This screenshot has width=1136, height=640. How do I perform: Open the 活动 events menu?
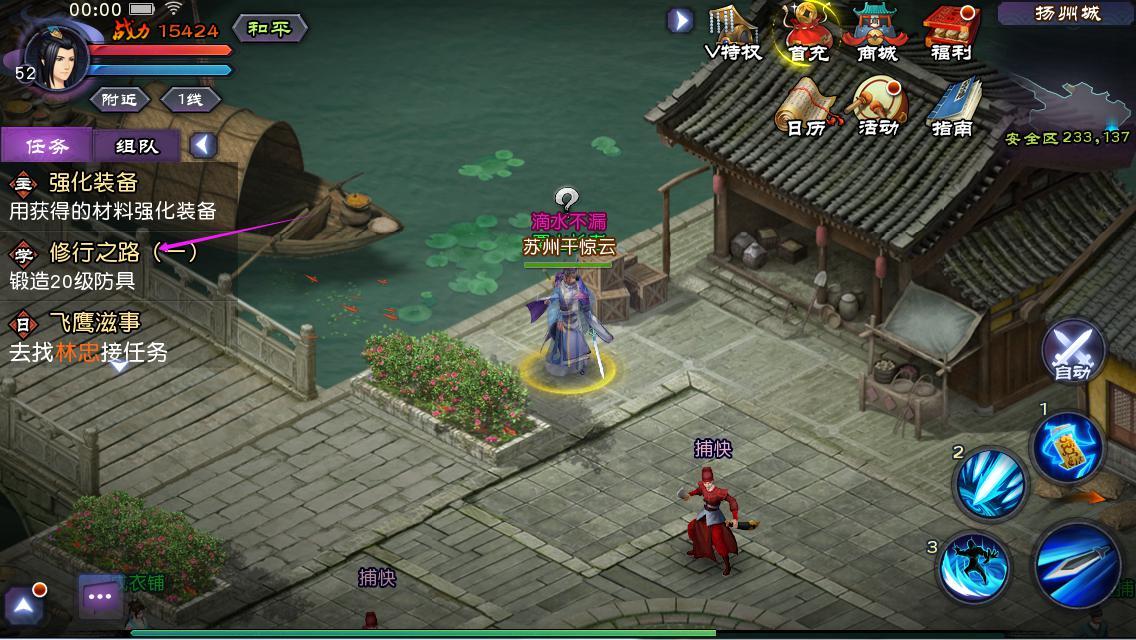(877, 107)
